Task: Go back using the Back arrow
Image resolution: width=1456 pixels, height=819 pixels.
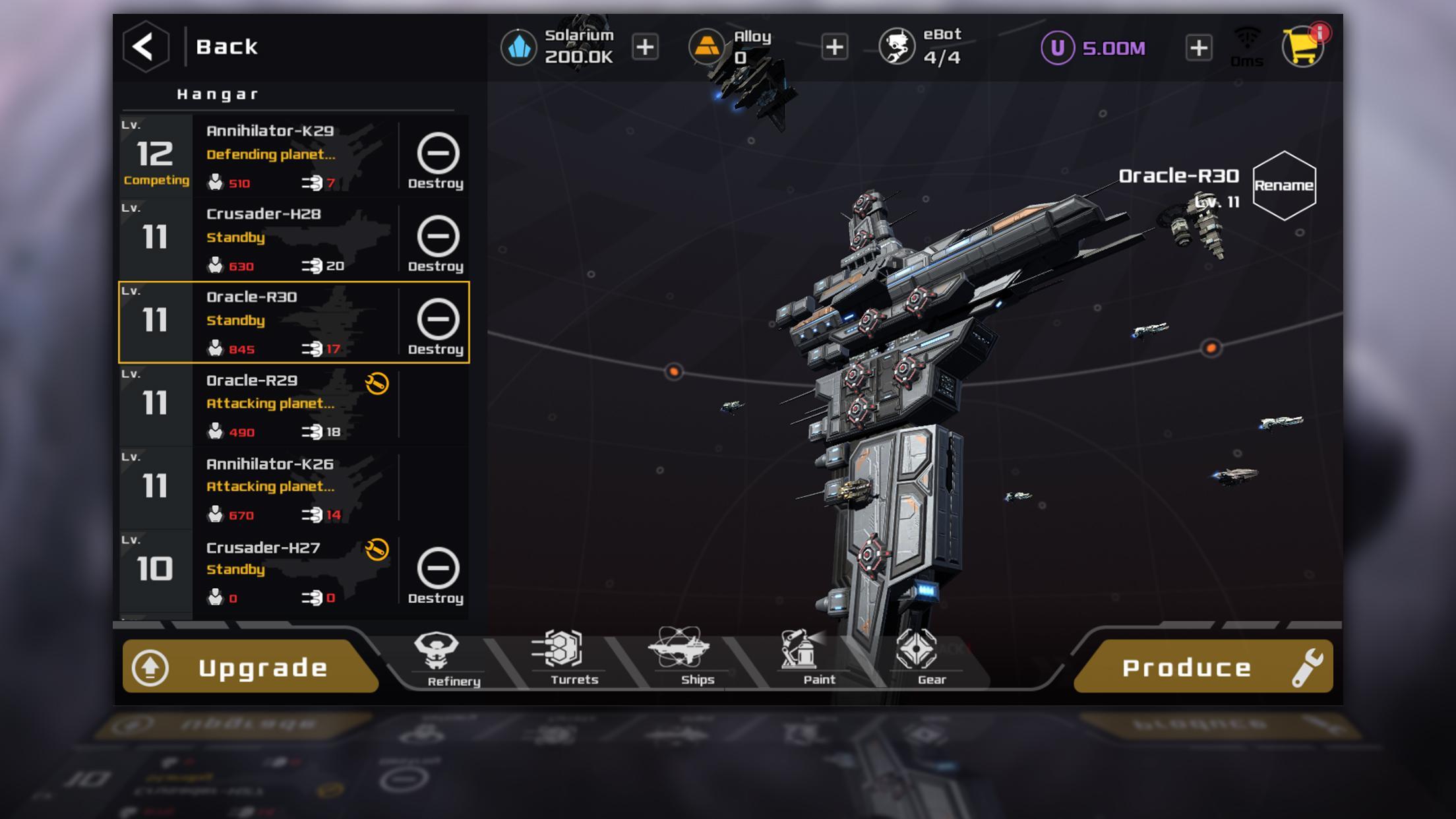Action: (x=146, y=47)
